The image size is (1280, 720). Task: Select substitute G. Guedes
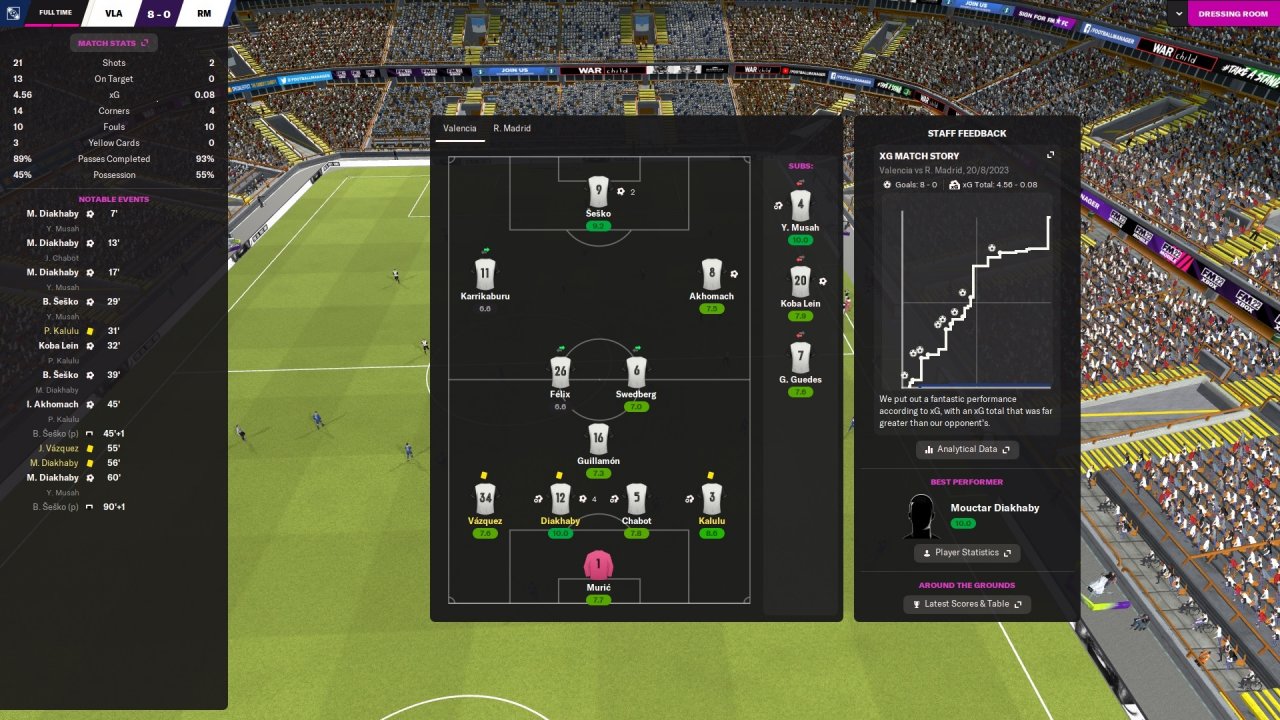tap(799, 358)
